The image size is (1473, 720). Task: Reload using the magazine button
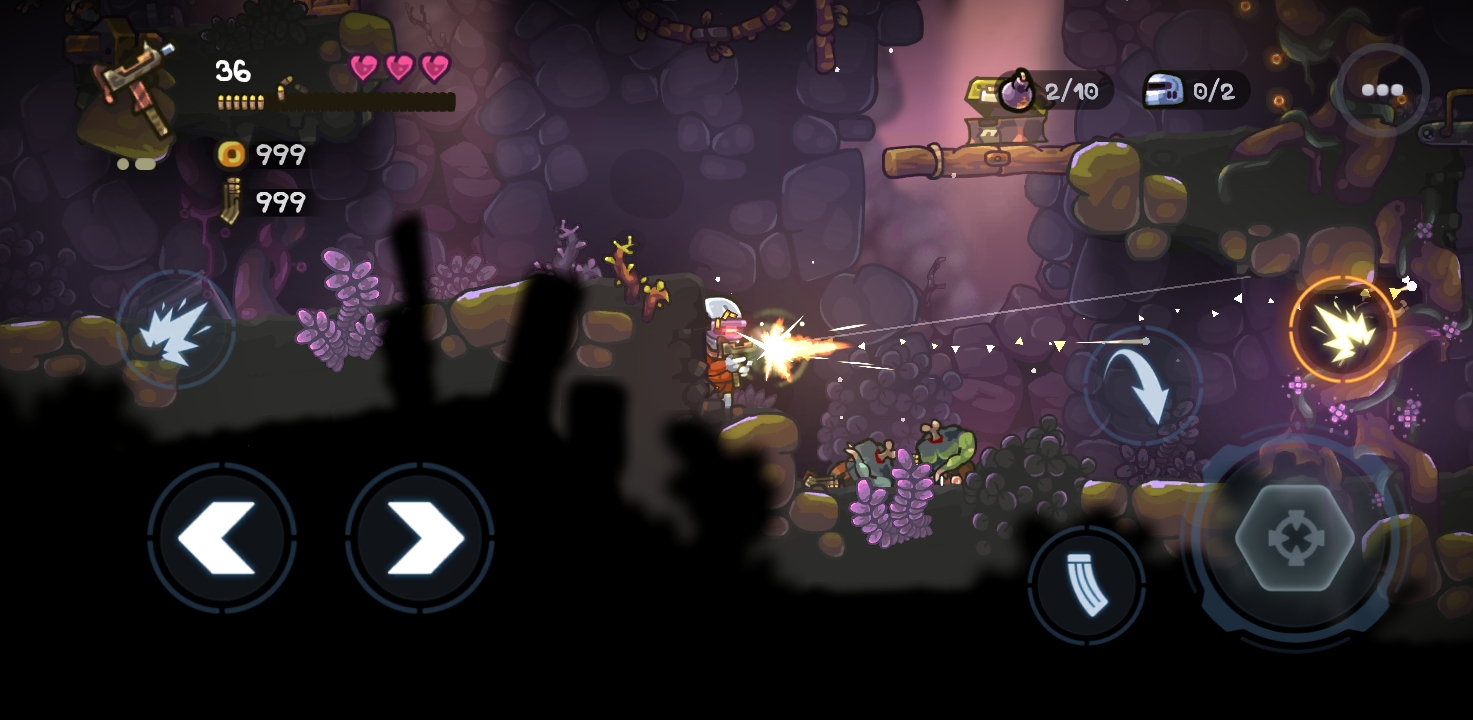pos(1086,584)
